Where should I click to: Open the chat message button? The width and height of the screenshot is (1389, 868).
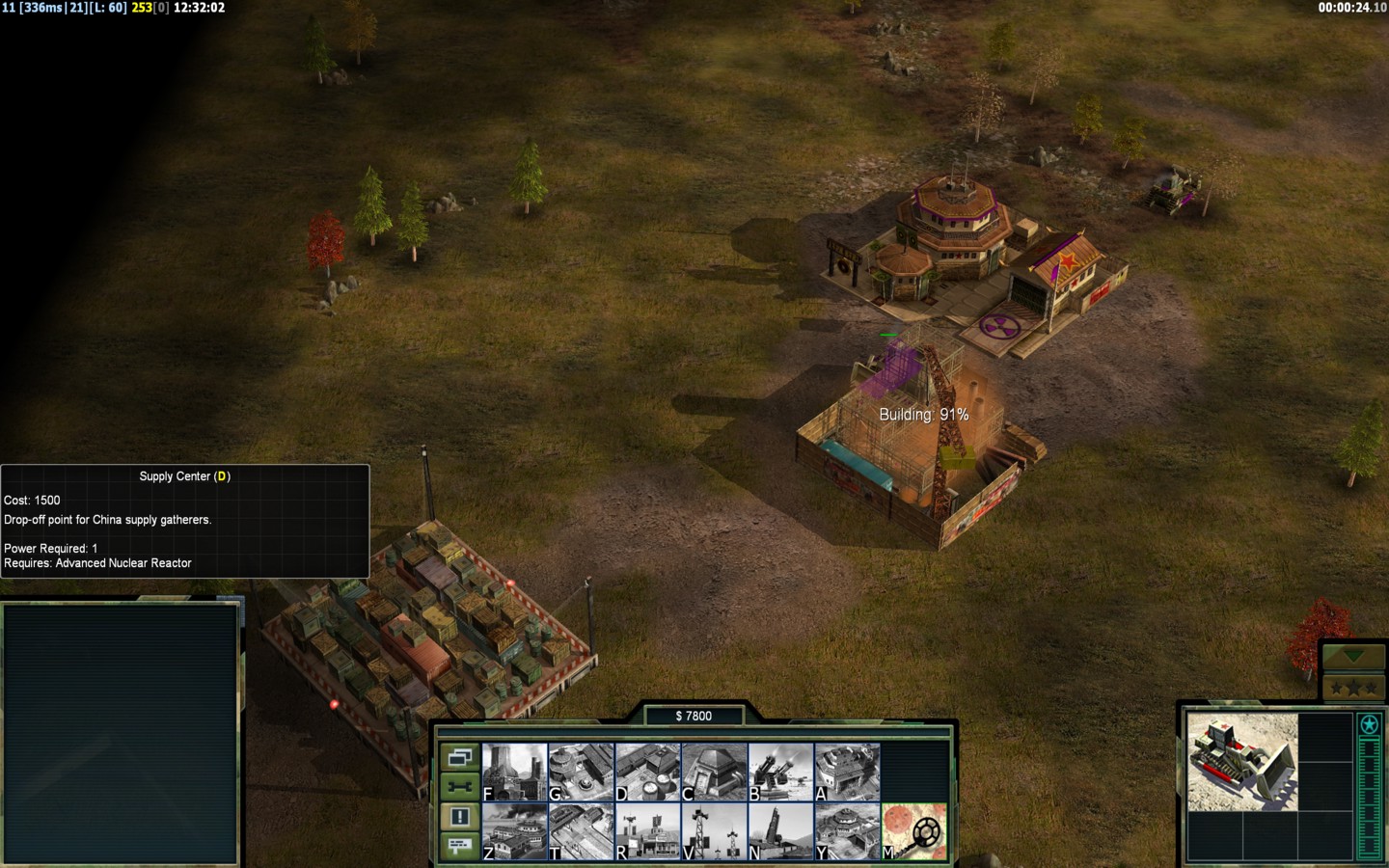(460, 846)
